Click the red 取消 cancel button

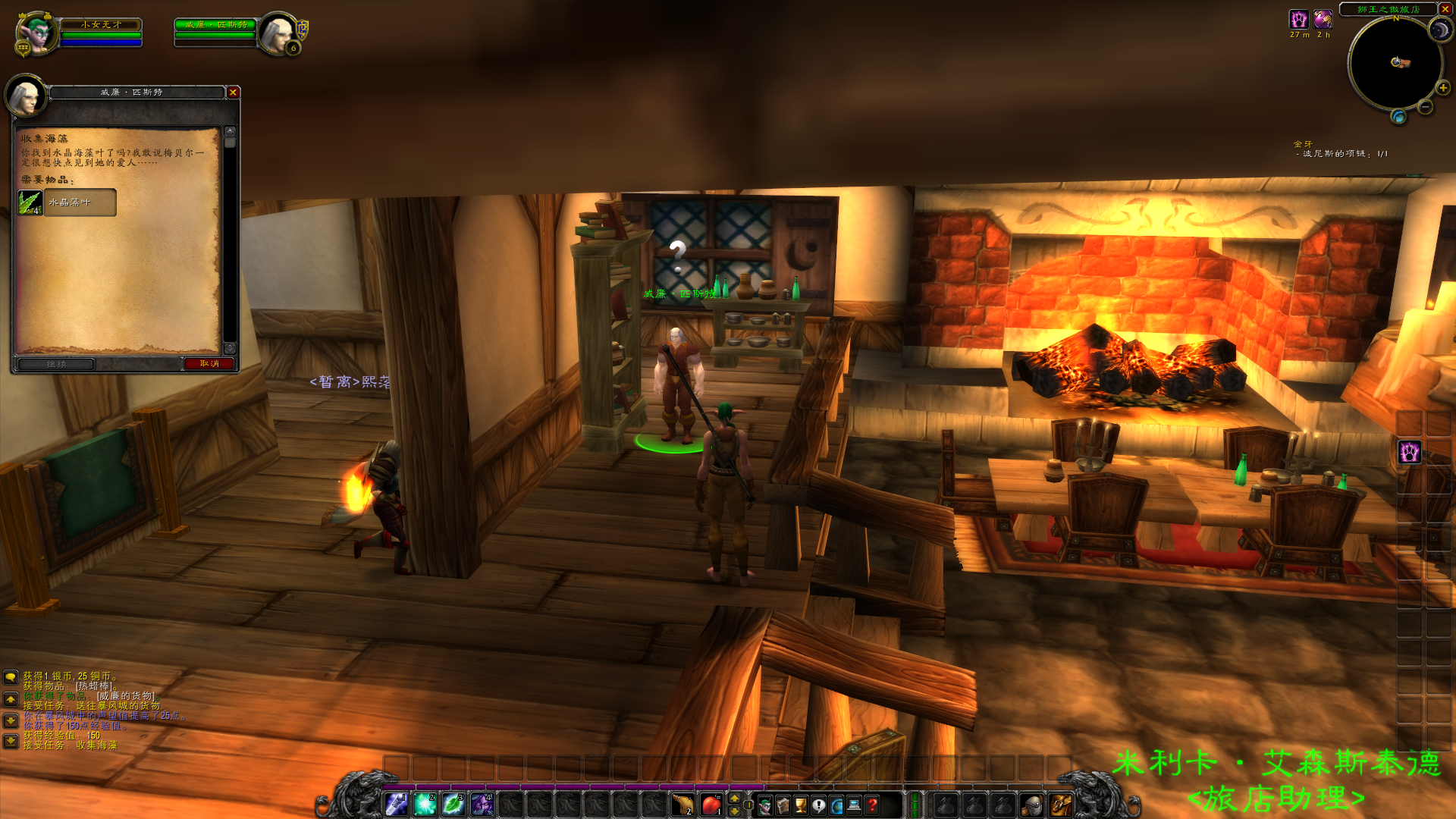[x=209, y=364]
